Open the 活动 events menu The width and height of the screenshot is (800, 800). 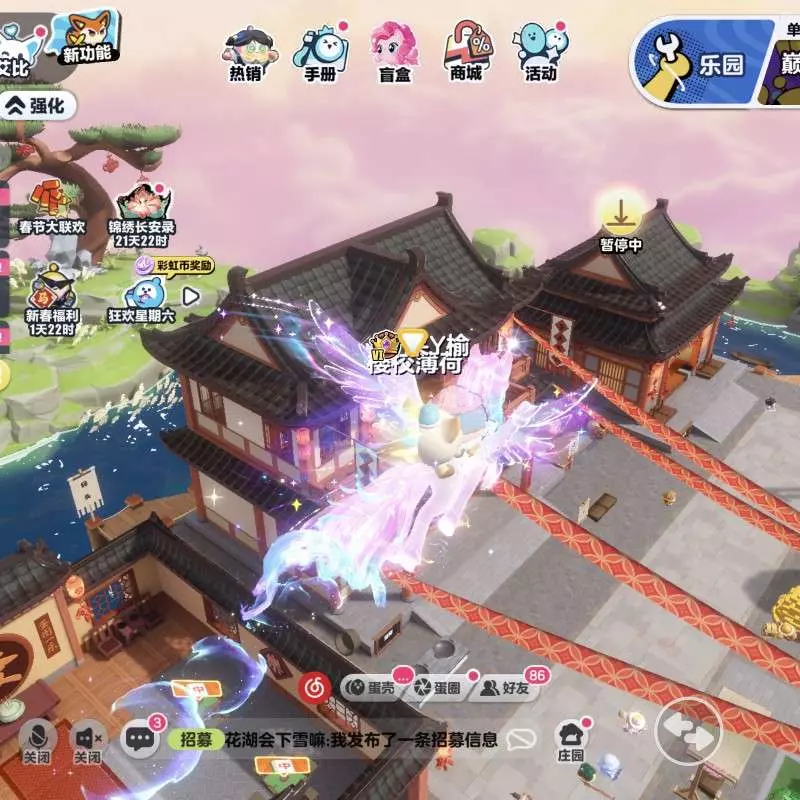click(541, 51)
